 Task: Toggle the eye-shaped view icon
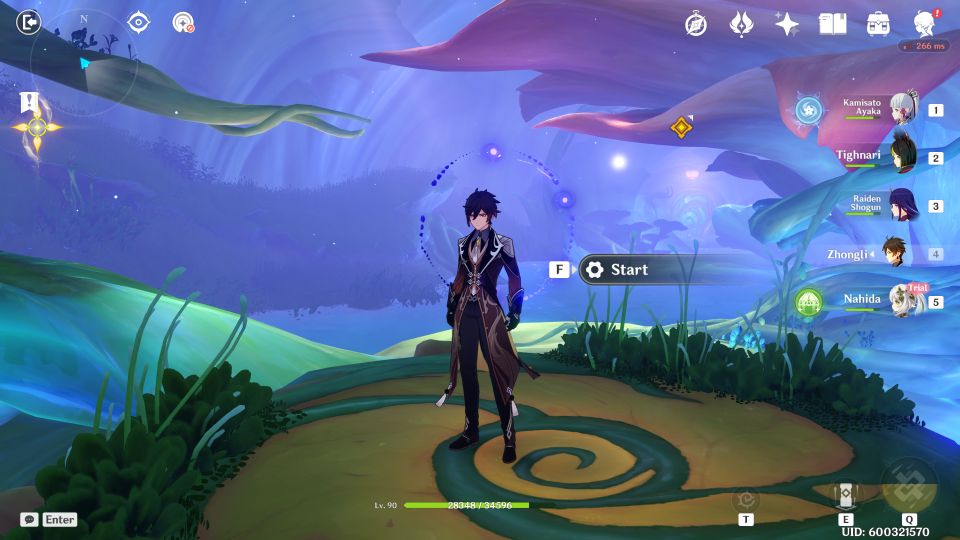[x=139, y=22]
